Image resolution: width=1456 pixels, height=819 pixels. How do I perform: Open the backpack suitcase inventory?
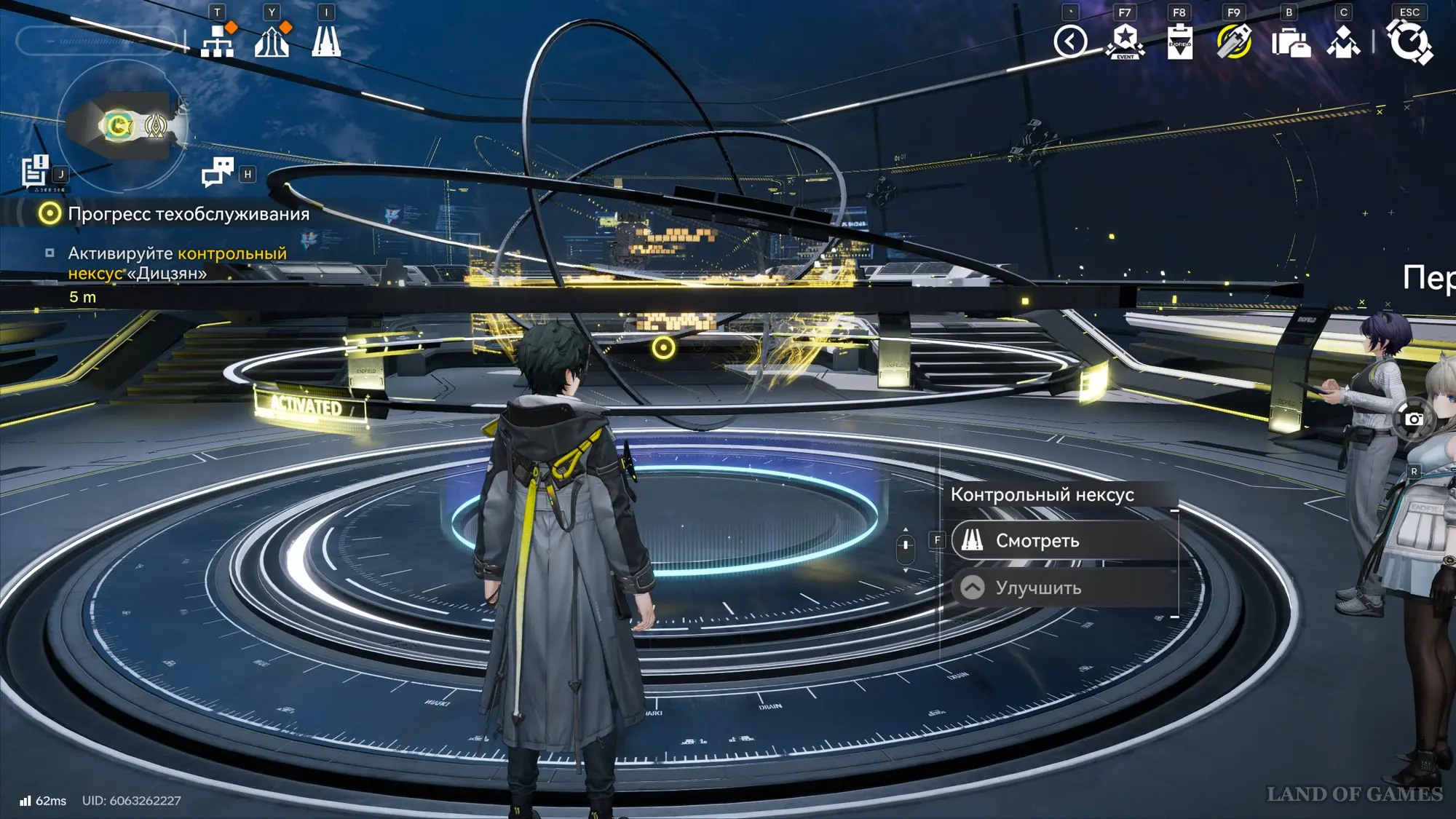coord(1290,42)
